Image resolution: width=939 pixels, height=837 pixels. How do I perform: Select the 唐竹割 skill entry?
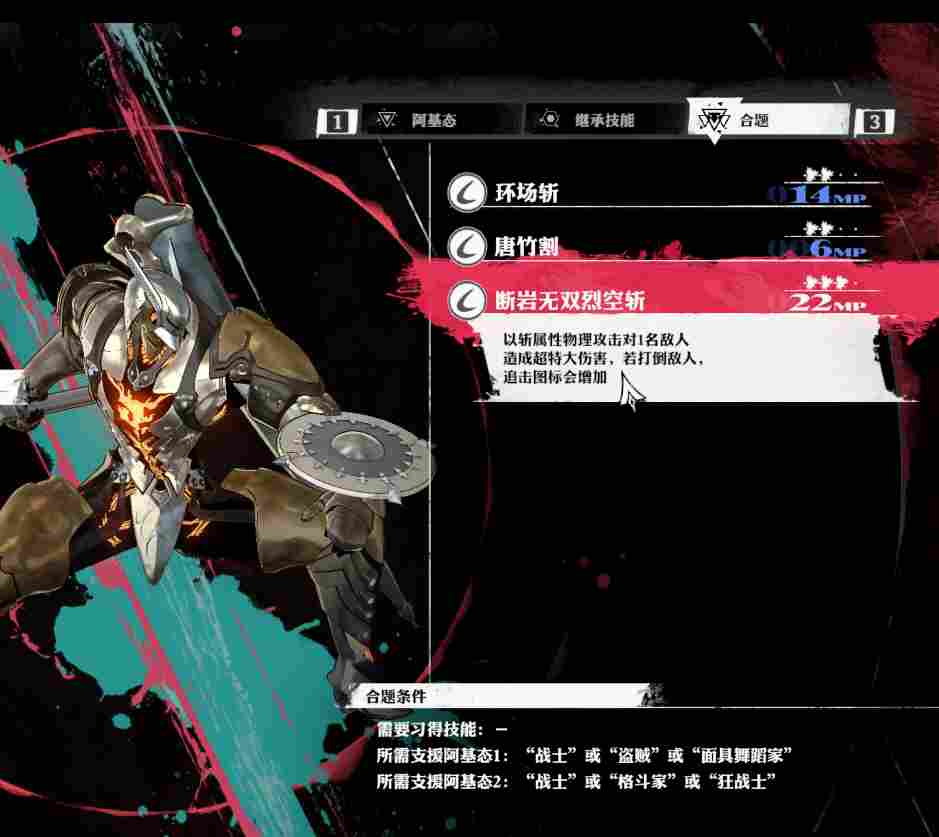click(x=655, y=246)
